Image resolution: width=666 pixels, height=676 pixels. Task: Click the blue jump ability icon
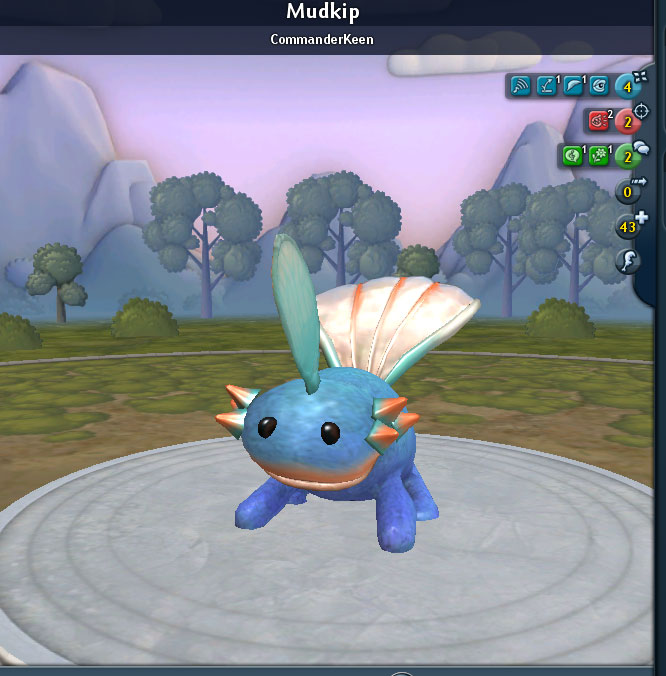[546, 86]
